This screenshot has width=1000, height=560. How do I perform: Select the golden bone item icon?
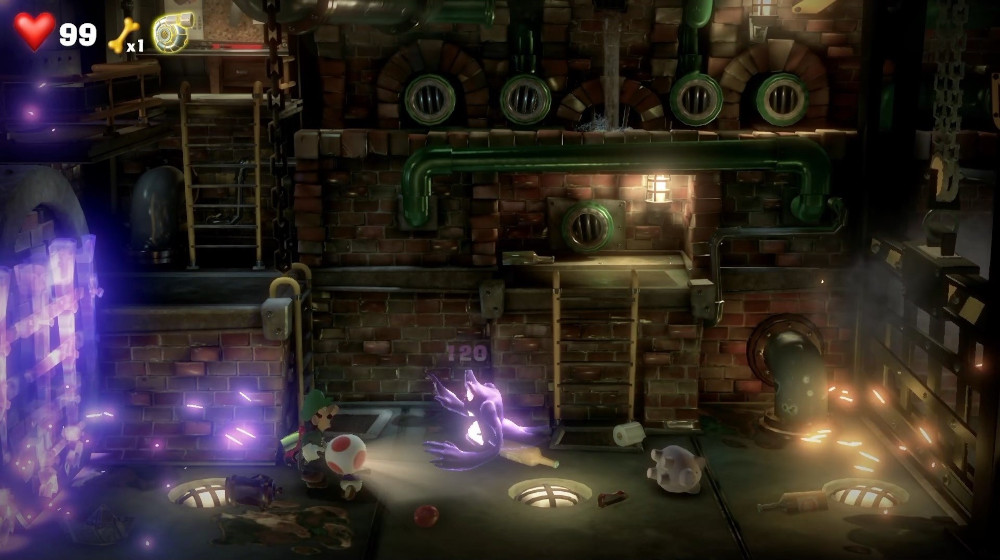click(119, 36)
